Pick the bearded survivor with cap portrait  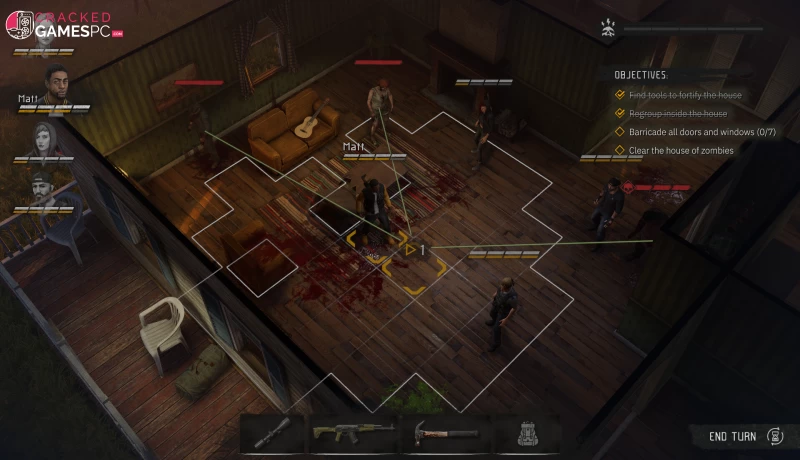(42, 190)
